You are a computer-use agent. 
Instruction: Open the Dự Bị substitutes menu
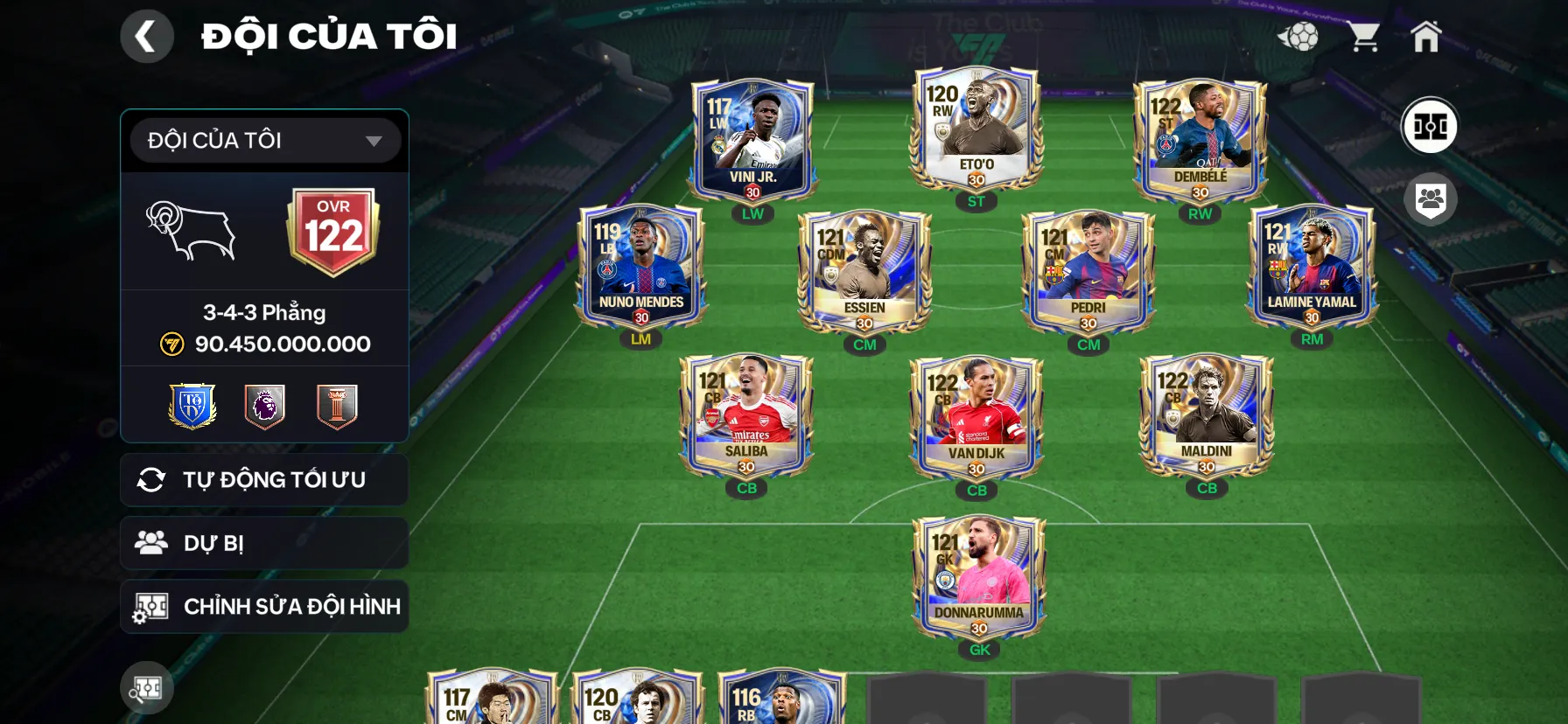(264, 543)
